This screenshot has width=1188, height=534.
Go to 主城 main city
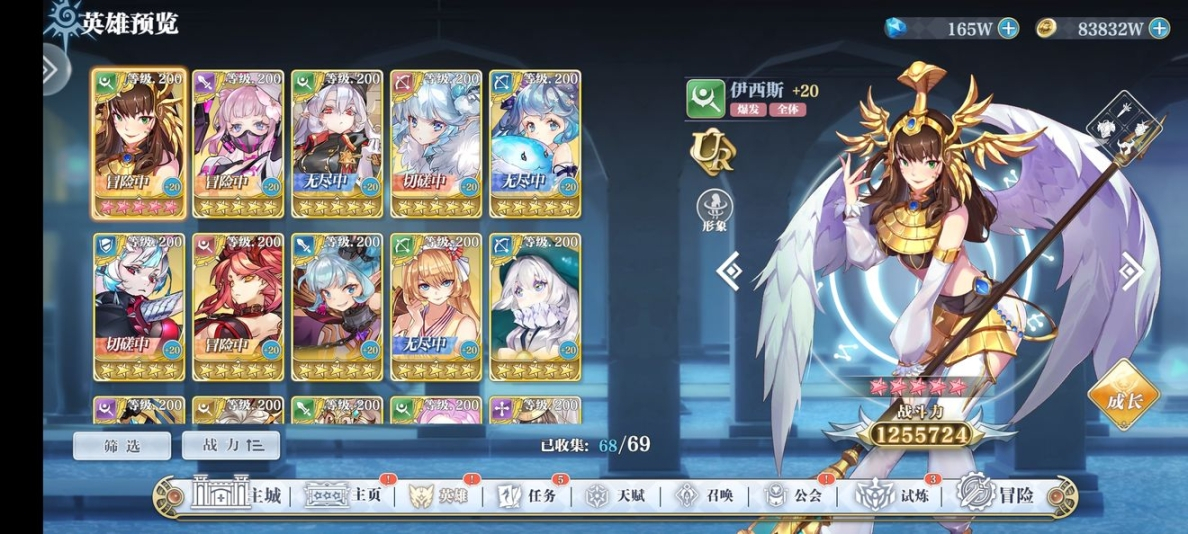238,495
